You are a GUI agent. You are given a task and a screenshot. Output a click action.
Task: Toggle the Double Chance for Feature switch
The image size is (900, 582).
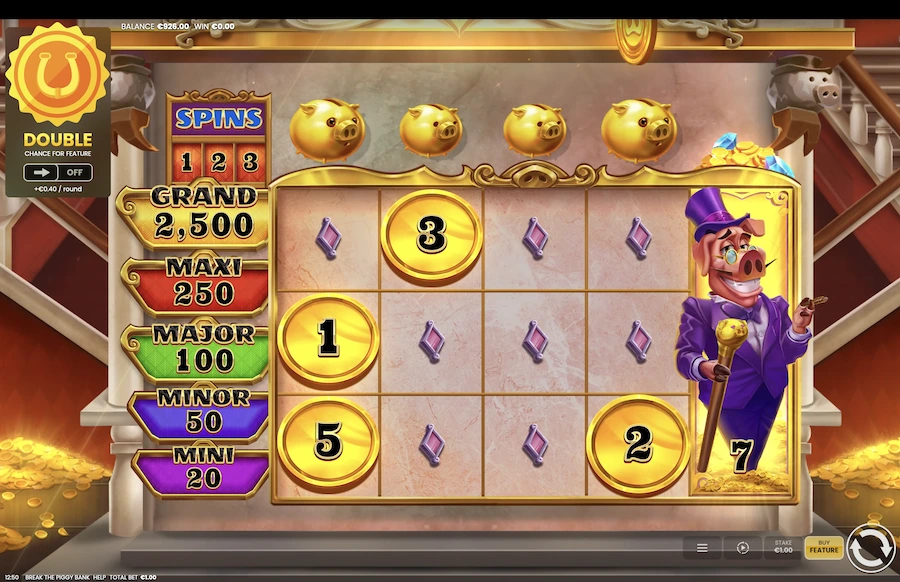(57, 172)
